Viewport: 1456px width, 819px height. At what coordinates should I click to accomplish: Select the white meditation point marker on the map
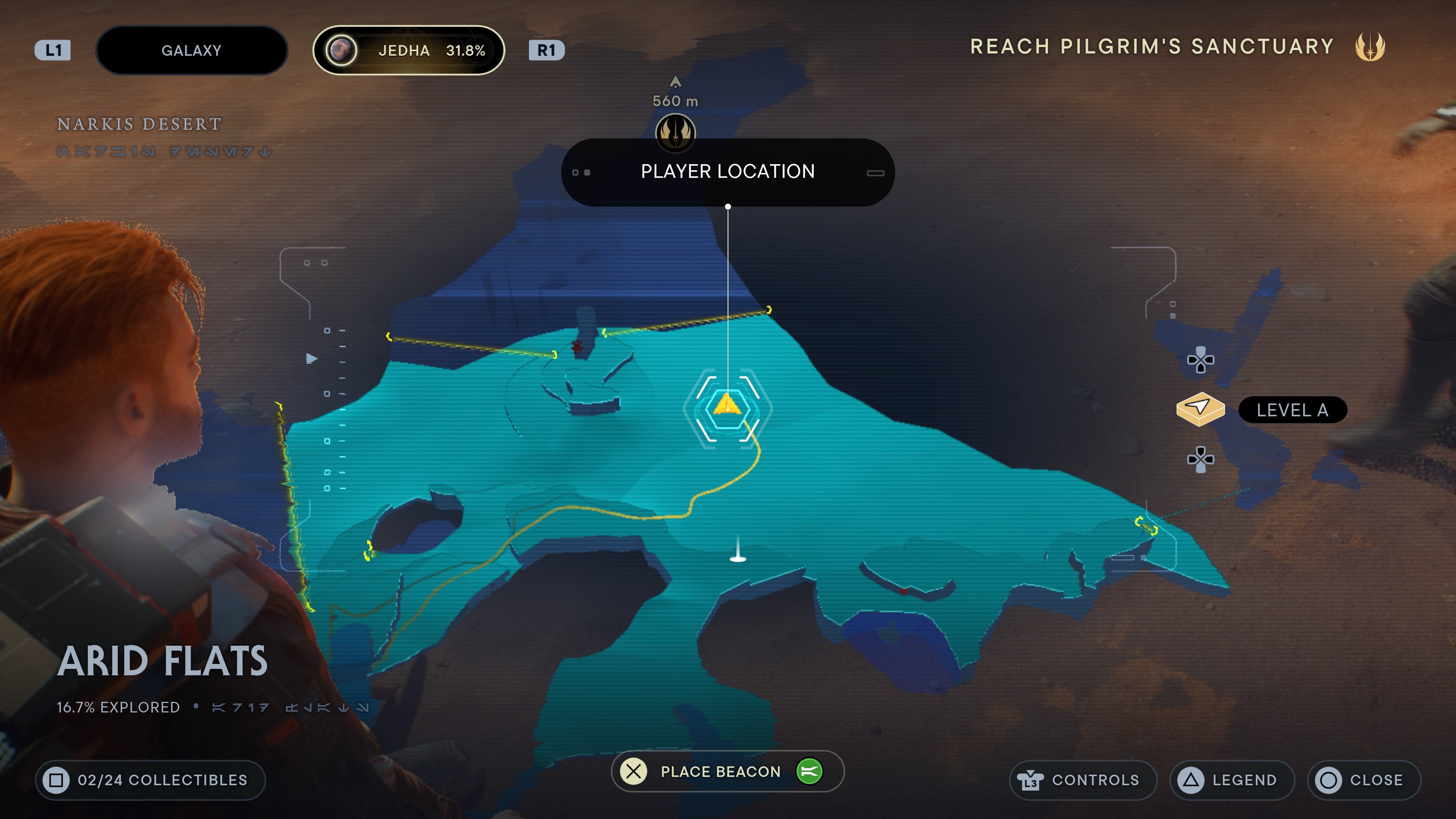pos(737,552)
